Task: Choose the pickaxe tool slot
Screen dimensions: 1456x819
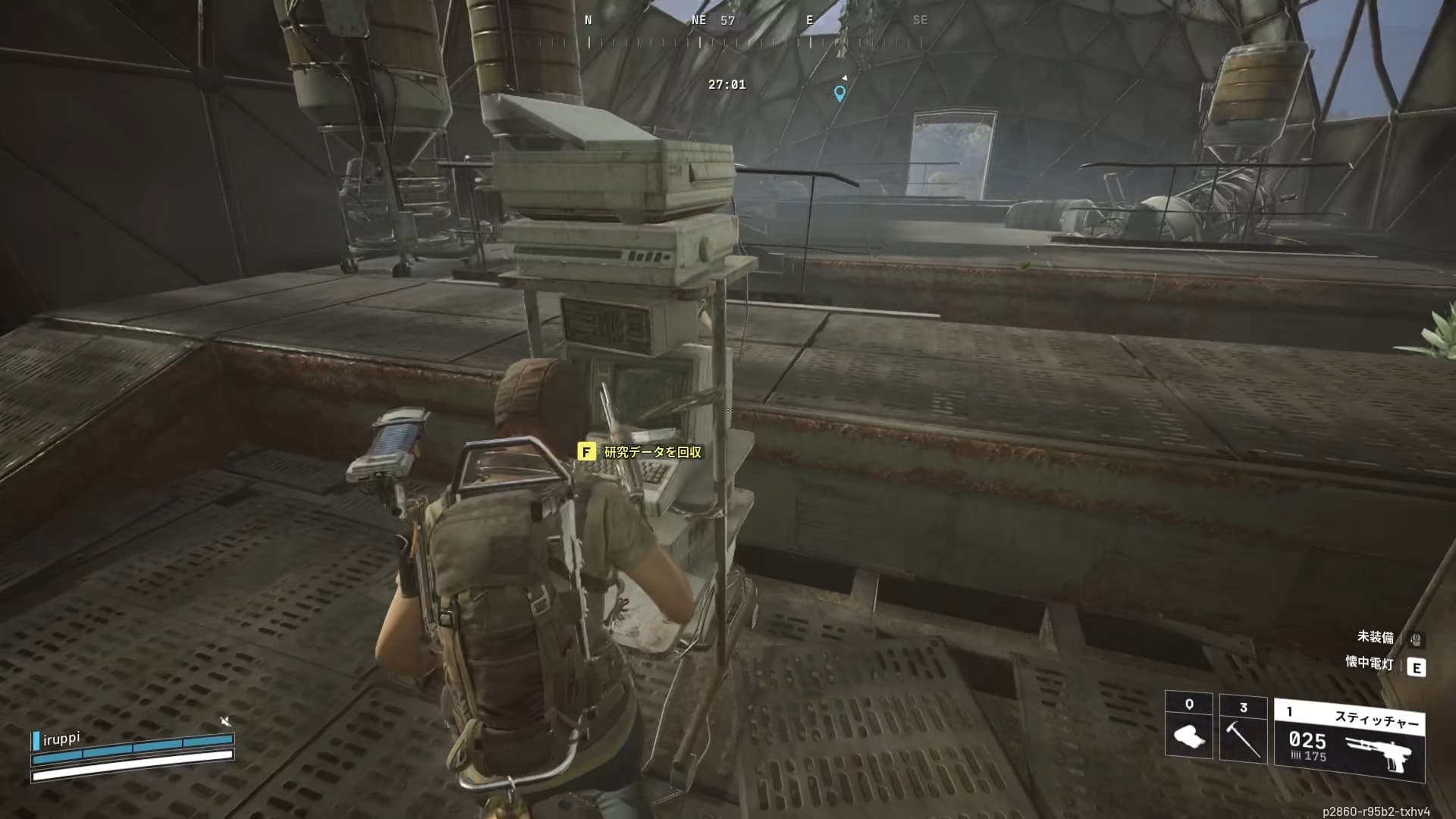Action: click(x=1243, y=729)
